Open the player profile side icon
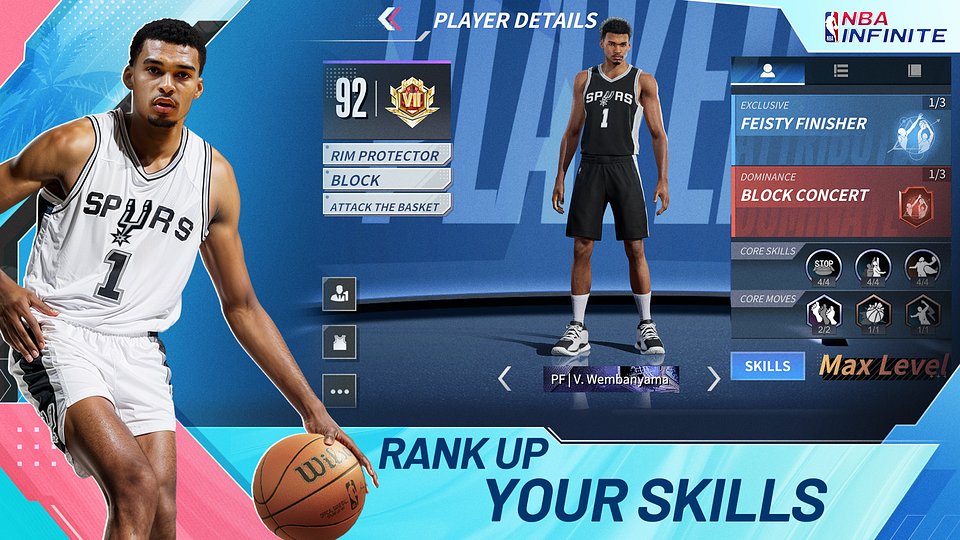The height and width of the screenshot is (540, 960). 340,294
